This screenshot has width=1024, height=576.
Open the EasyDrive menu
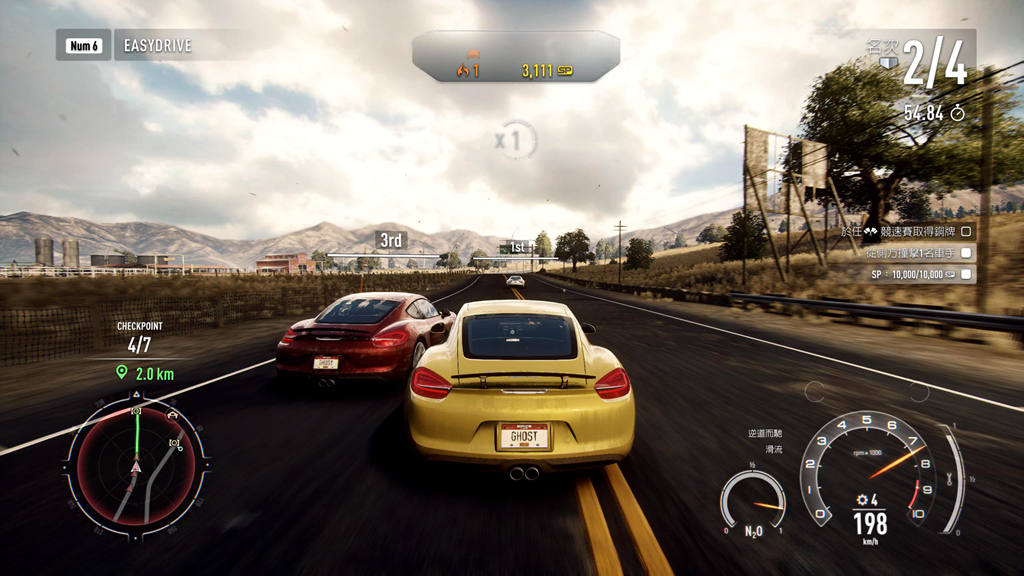coord(157,45)
